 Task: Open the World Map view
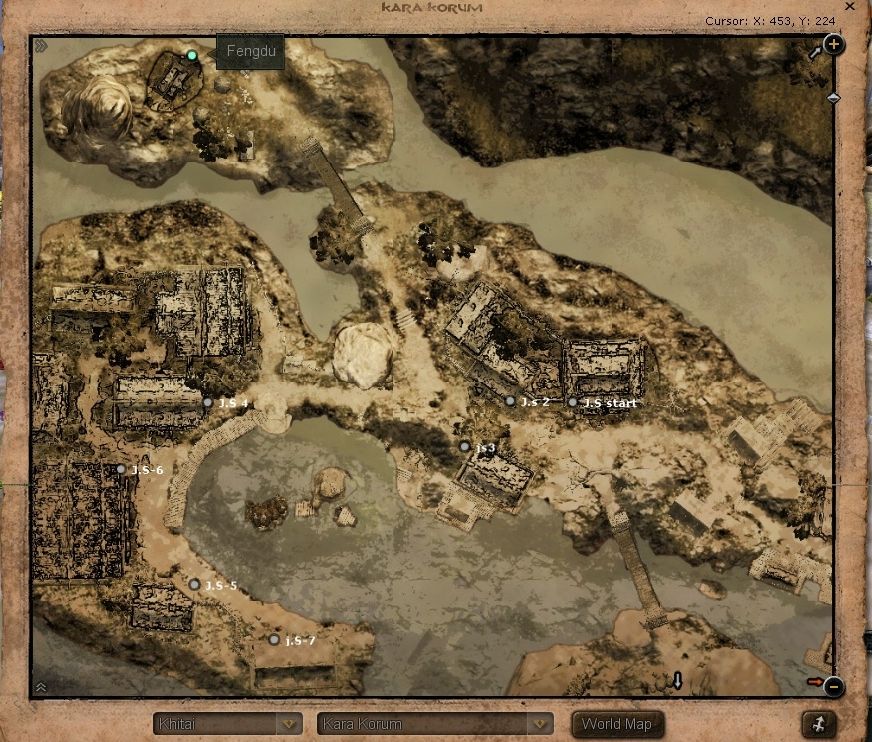(616, 724)
